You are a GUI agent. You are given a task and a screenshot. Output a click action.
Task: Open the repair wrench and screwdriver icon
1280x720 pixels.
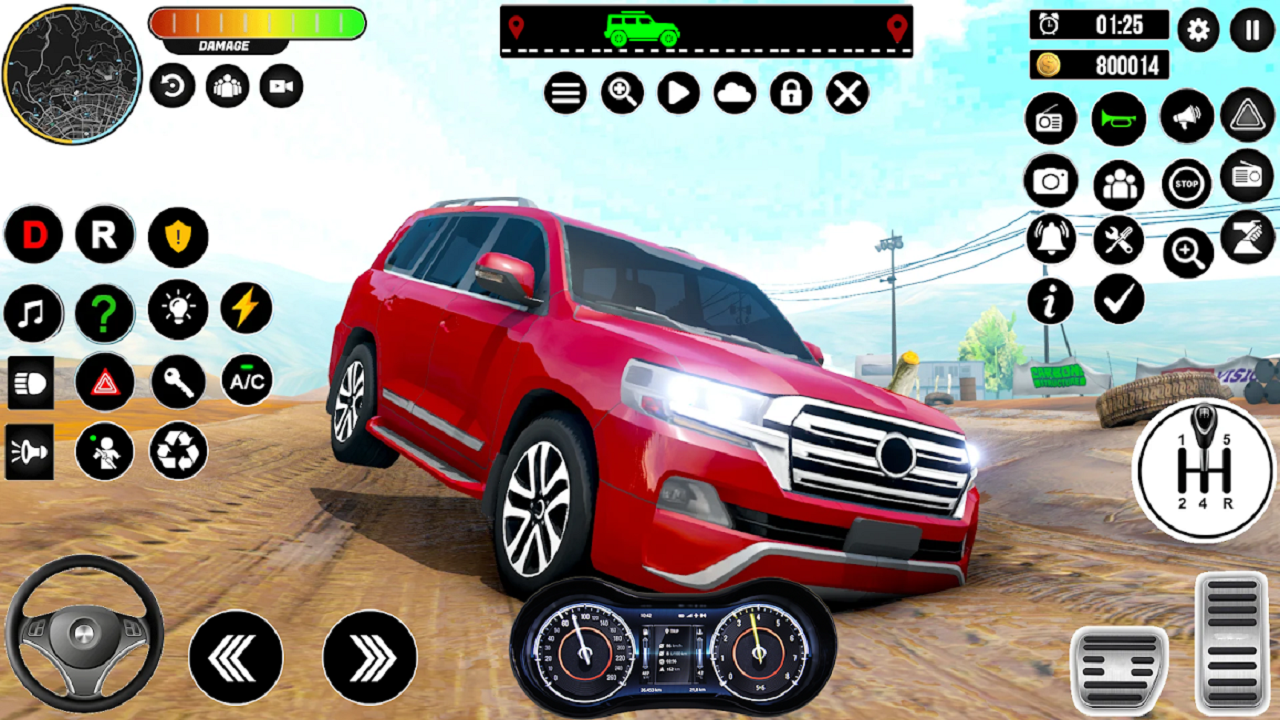pyautogui.click(x=1117, y=239)
